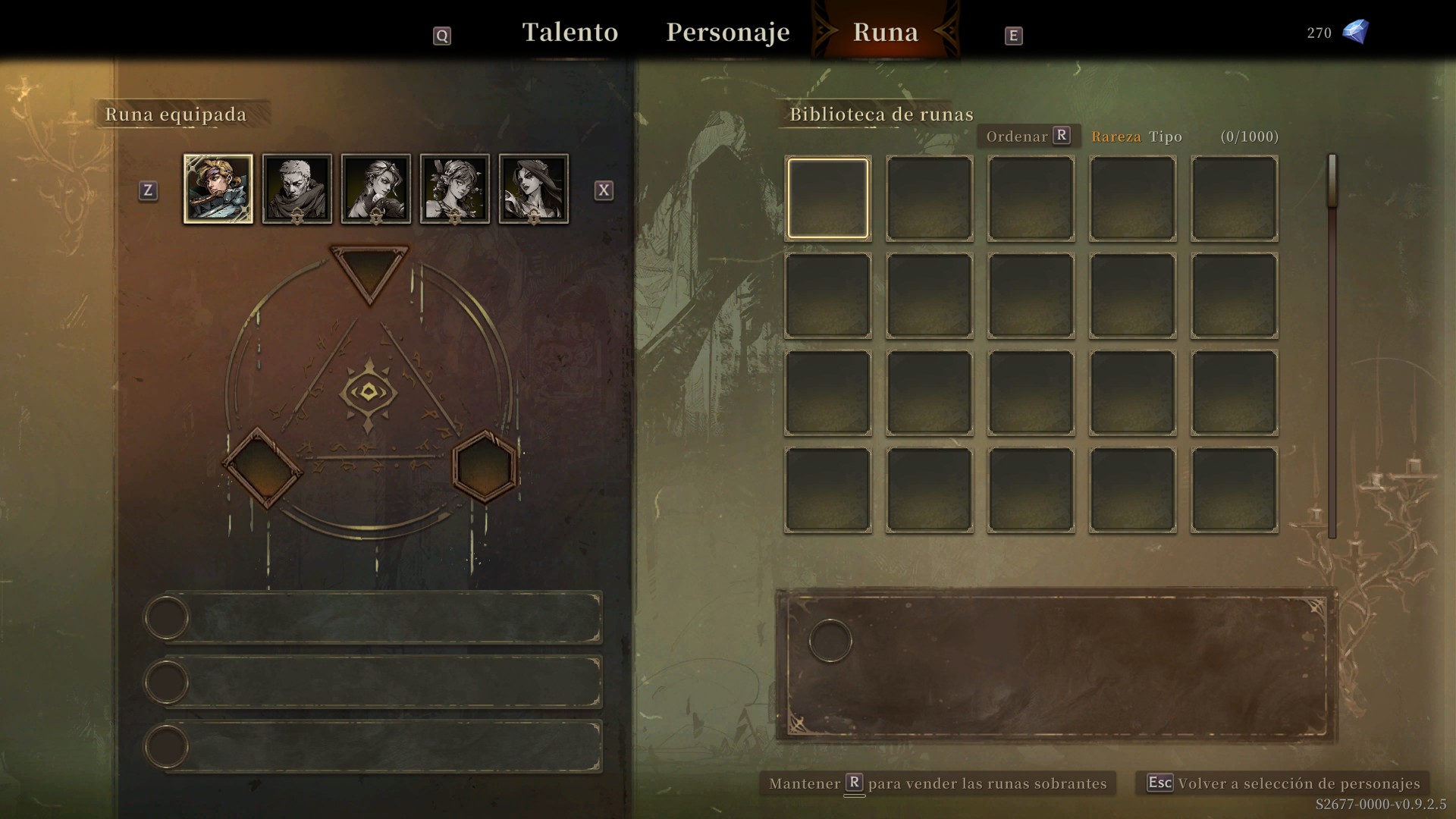Pick the portrait with flowers in hair
1456x819 pixels.
[455, 189]
